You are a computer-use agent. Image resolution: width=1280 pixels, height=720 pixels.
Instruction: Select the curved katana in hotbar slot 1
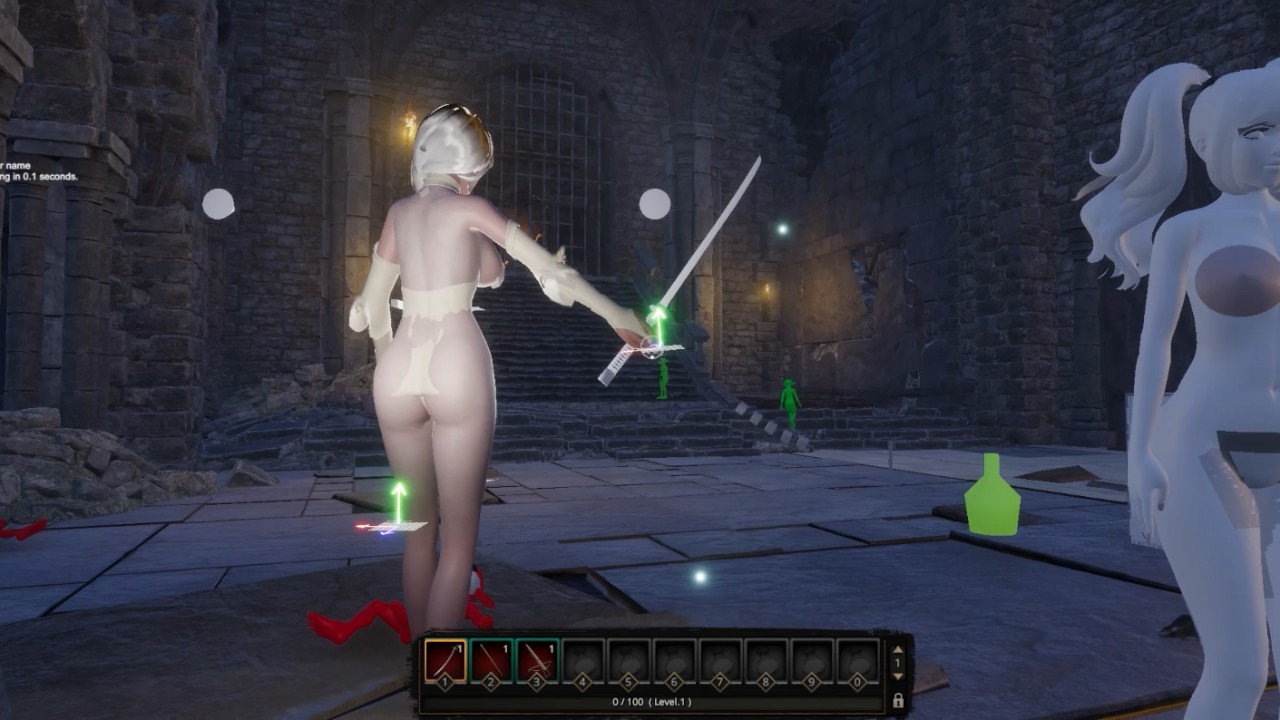coord(445,661)
